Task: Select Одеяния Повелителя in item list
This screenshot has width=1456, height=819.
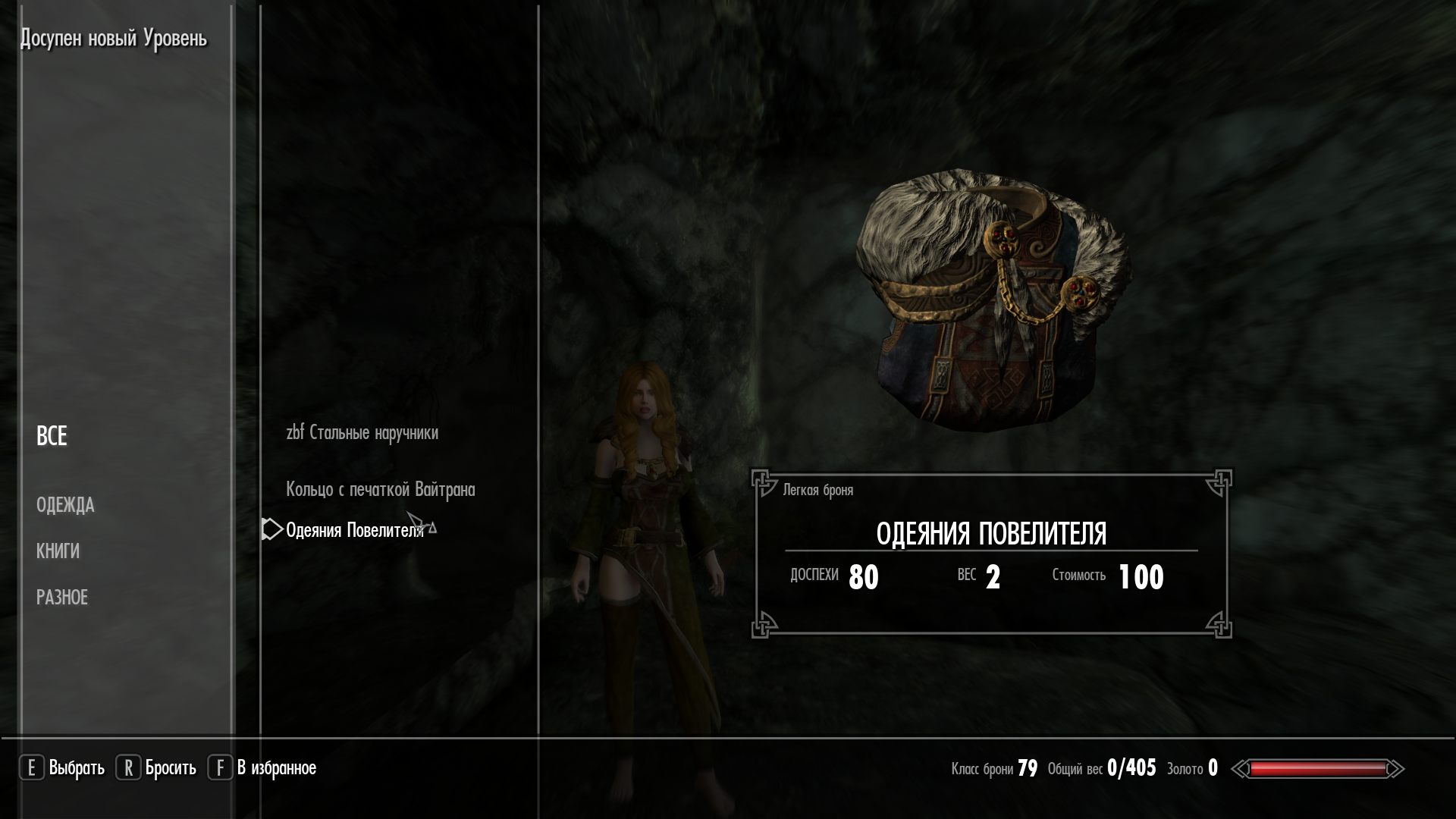Action: (x=354, y=530)
